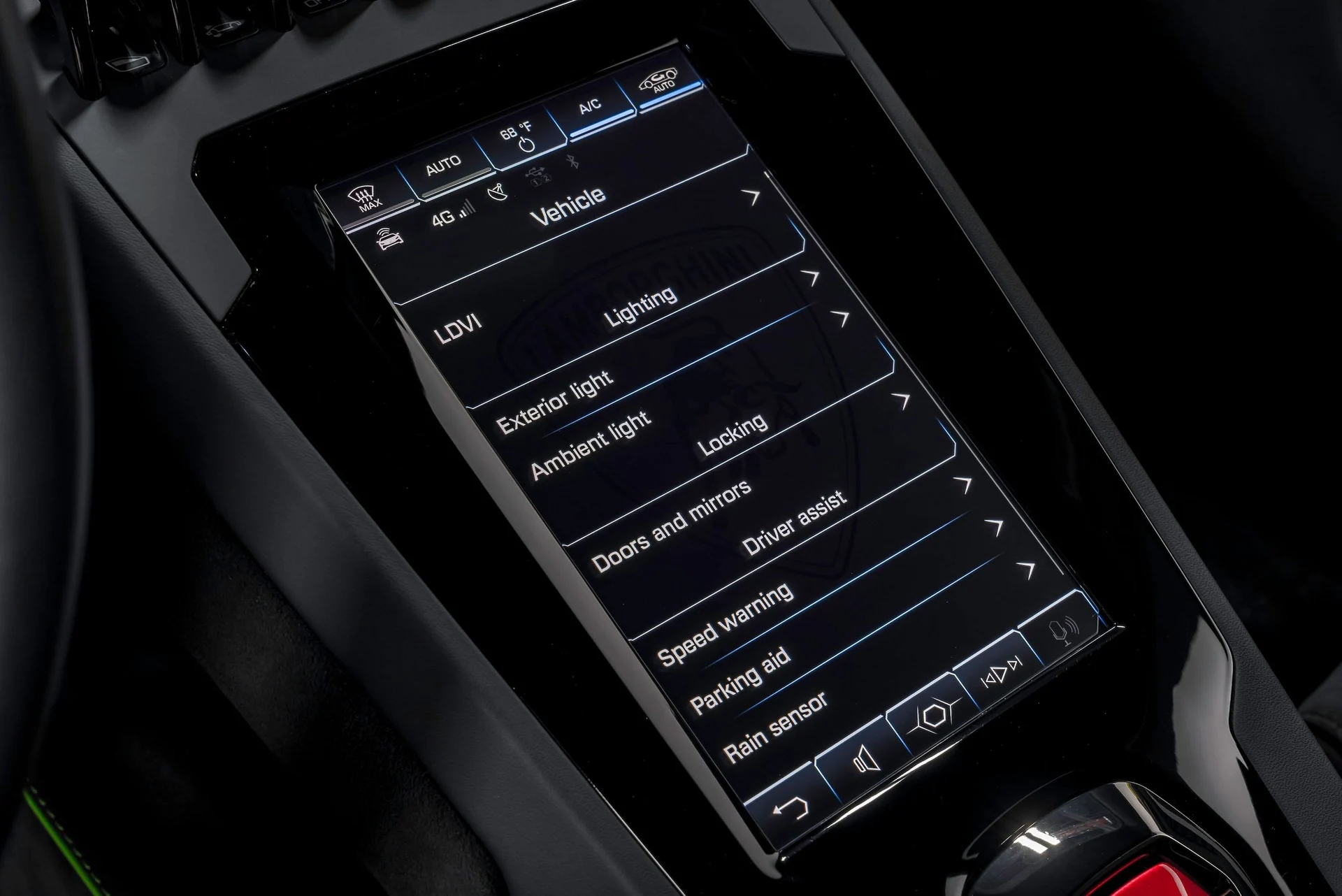
Task: Open the Rain sensor settings
Action: tap(775, 725)
